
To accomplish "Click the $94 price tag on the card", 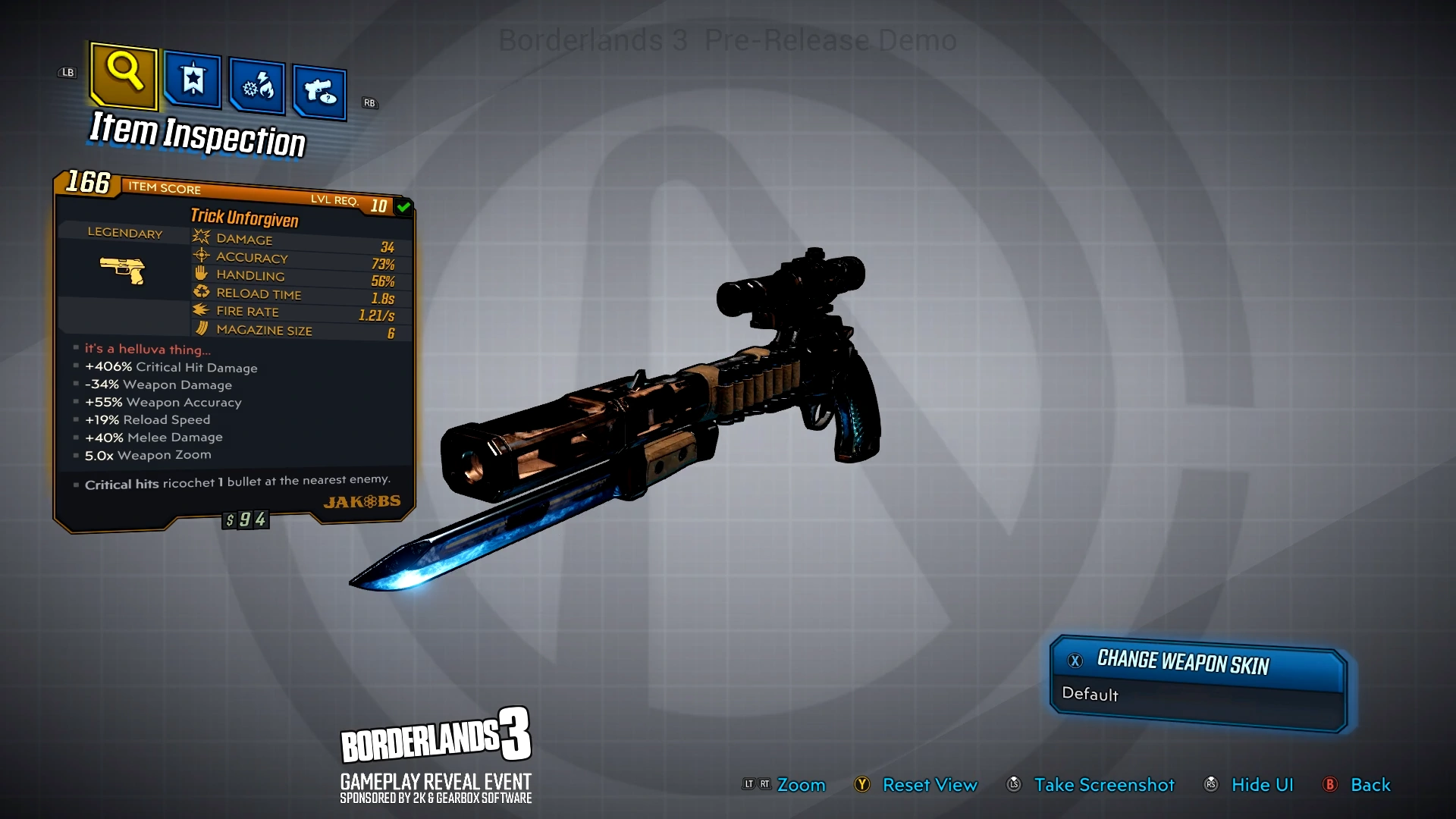I will pos(244,519).
